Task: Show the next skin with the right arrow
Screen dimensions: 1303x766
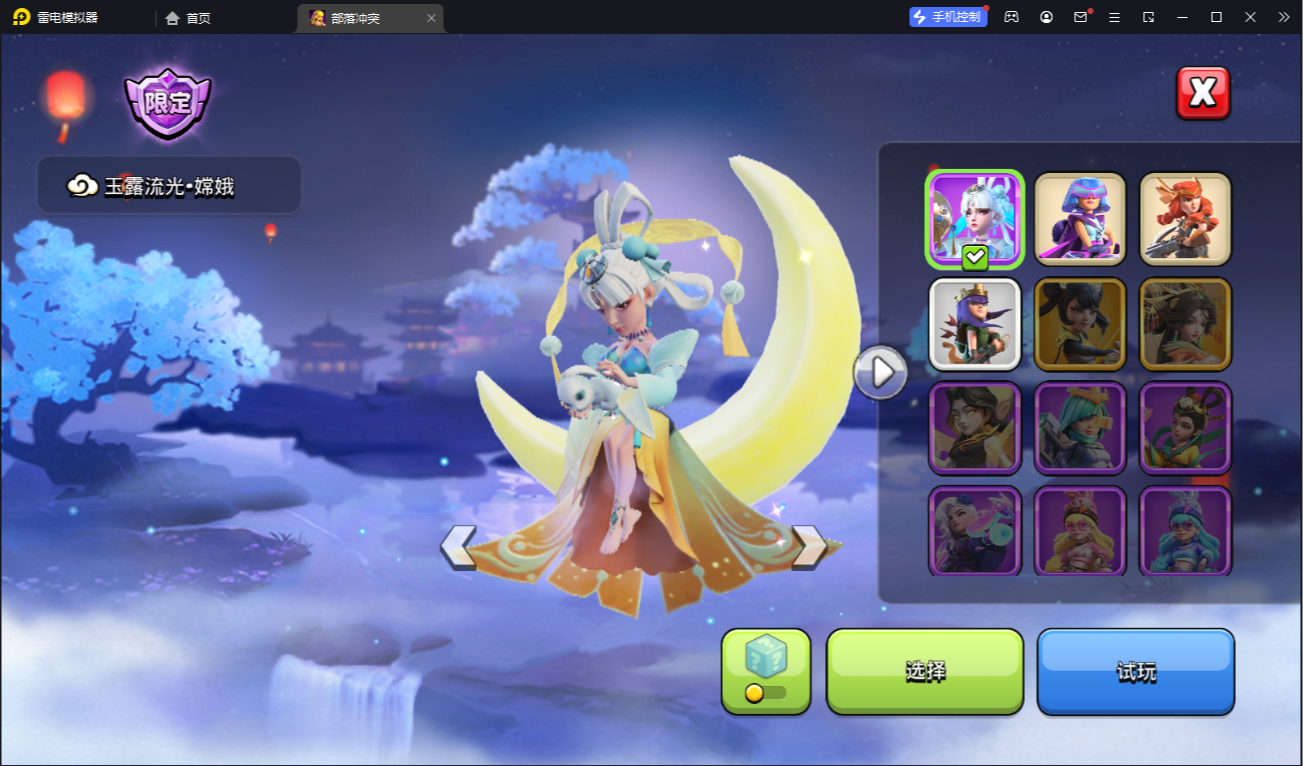Action: [808, 547]
